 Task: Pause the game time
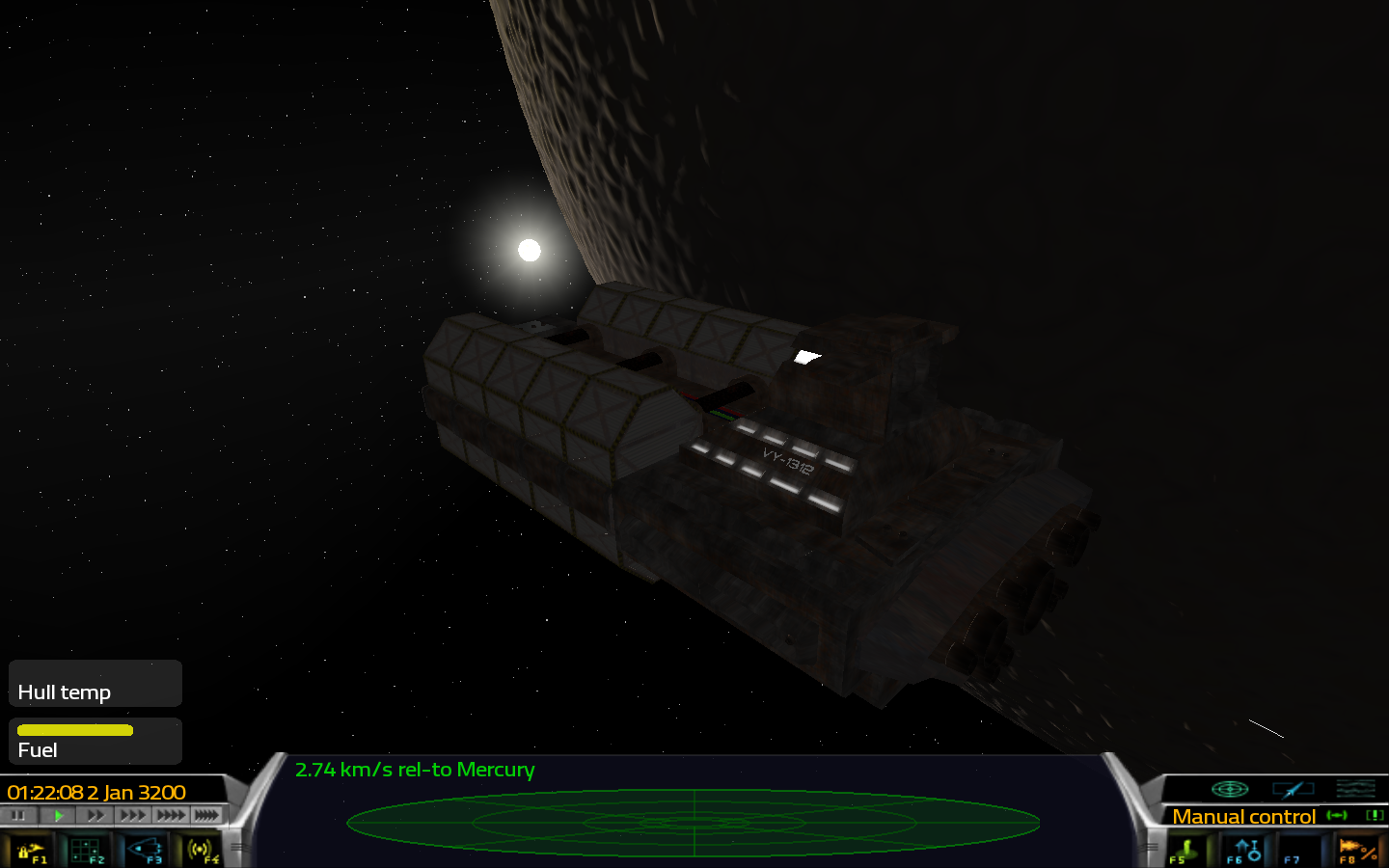point(17,815)
